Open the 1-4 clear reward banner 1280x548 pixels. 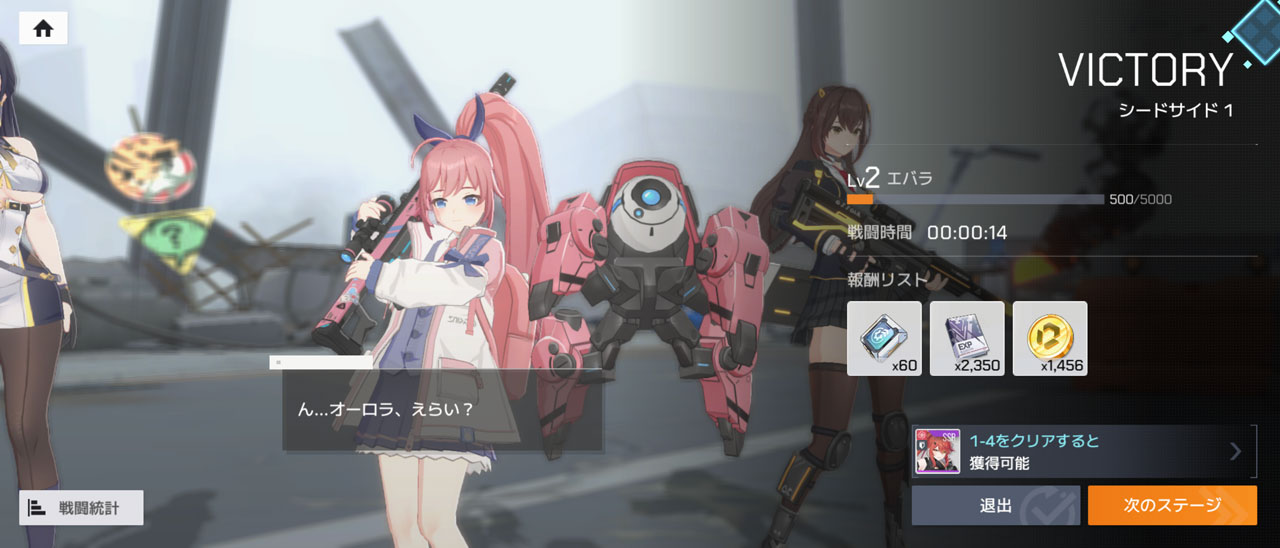(x=1082, y=451)
